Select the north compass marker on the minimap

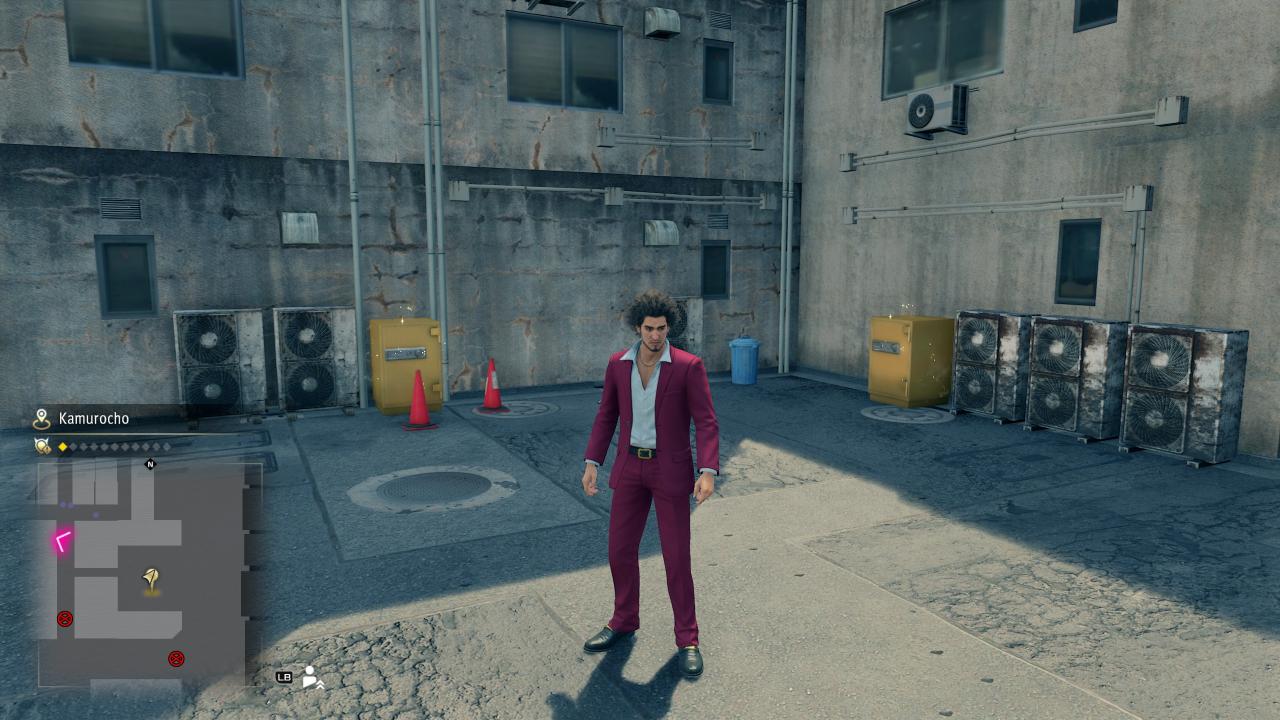tap(151, 464)
